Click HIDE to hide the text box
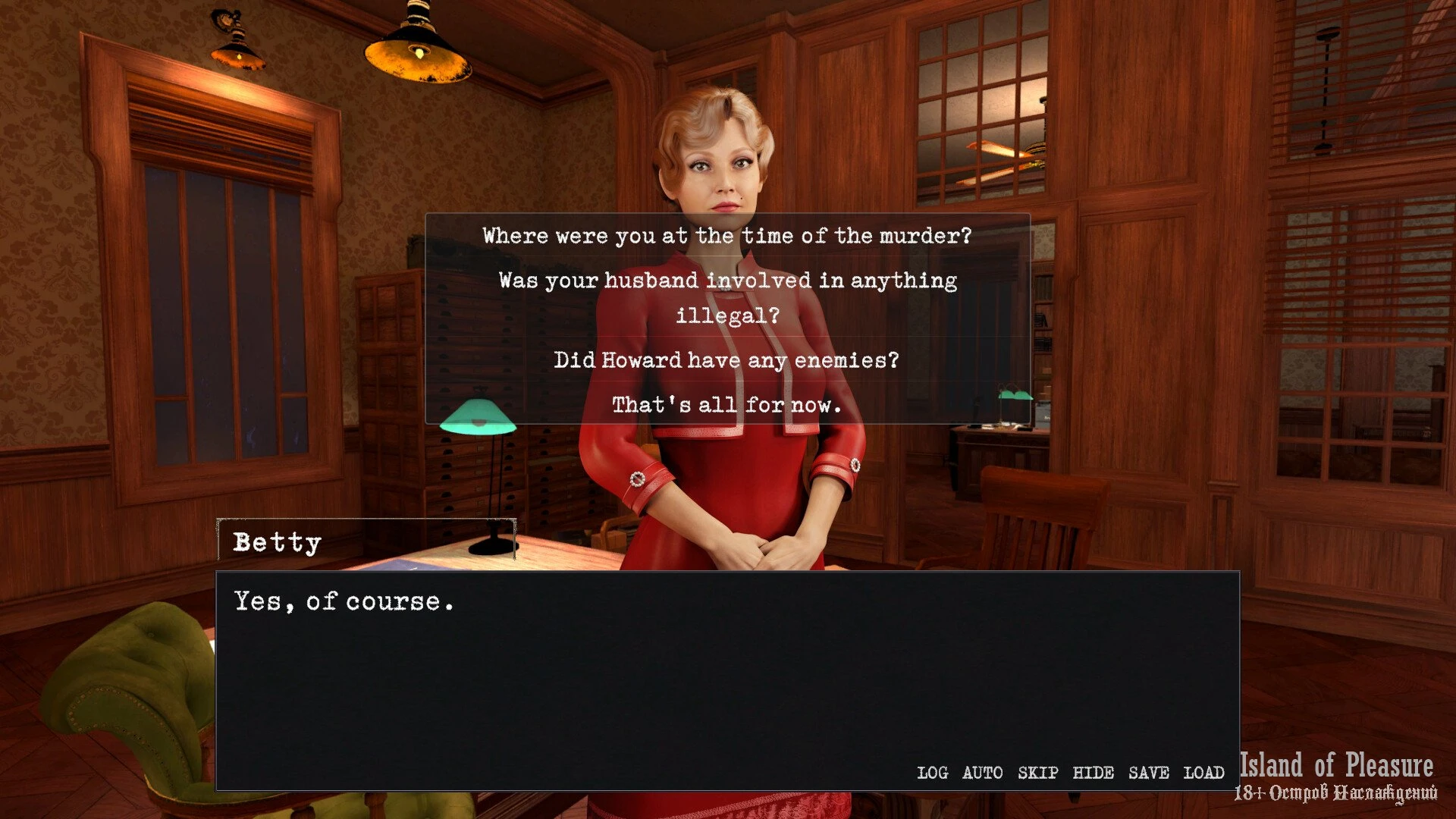Viewport: 1456px width, 819px height. click(x=1093, y=773)
